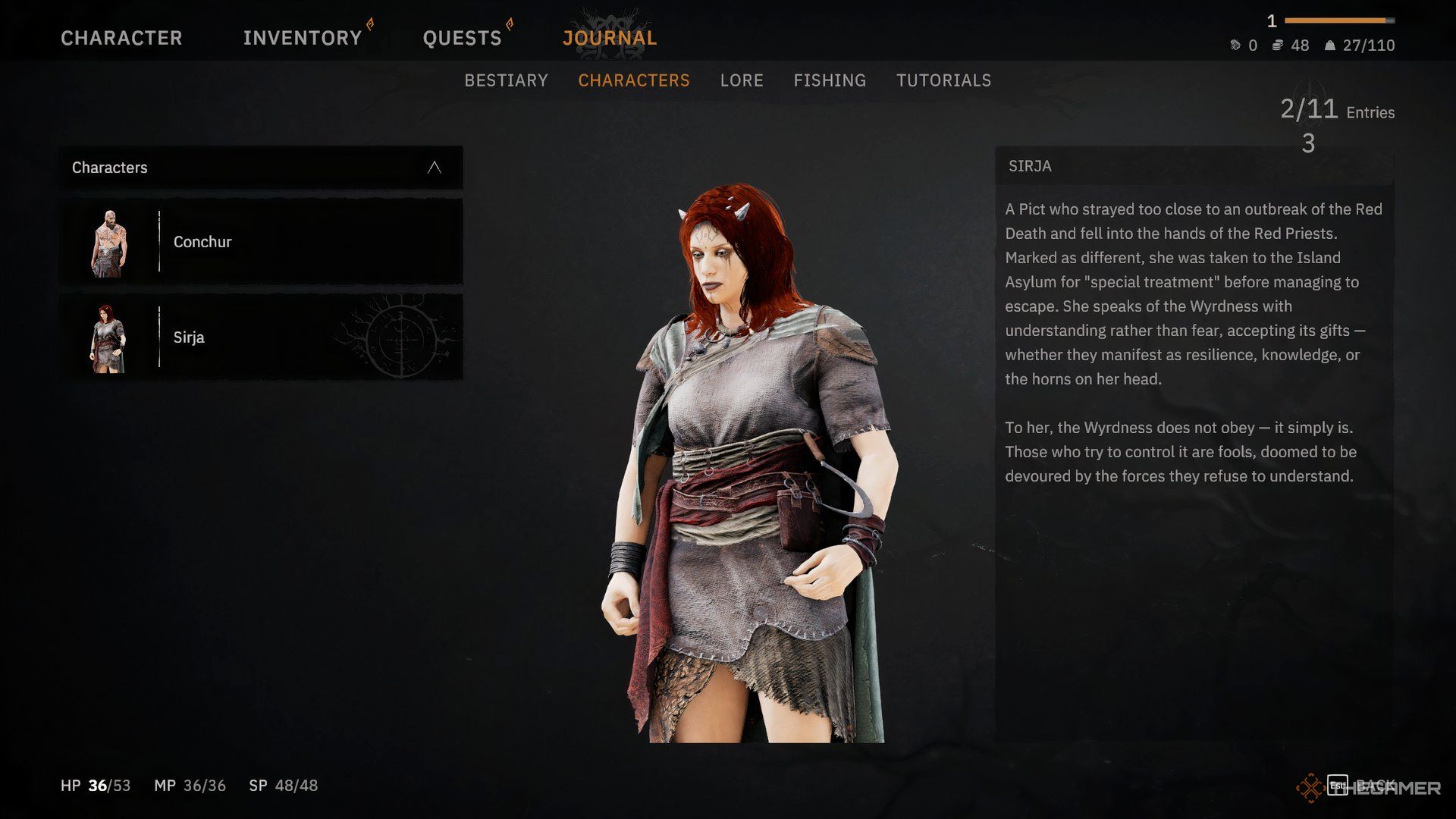Open the Lore section

click(x=742, y=80)
